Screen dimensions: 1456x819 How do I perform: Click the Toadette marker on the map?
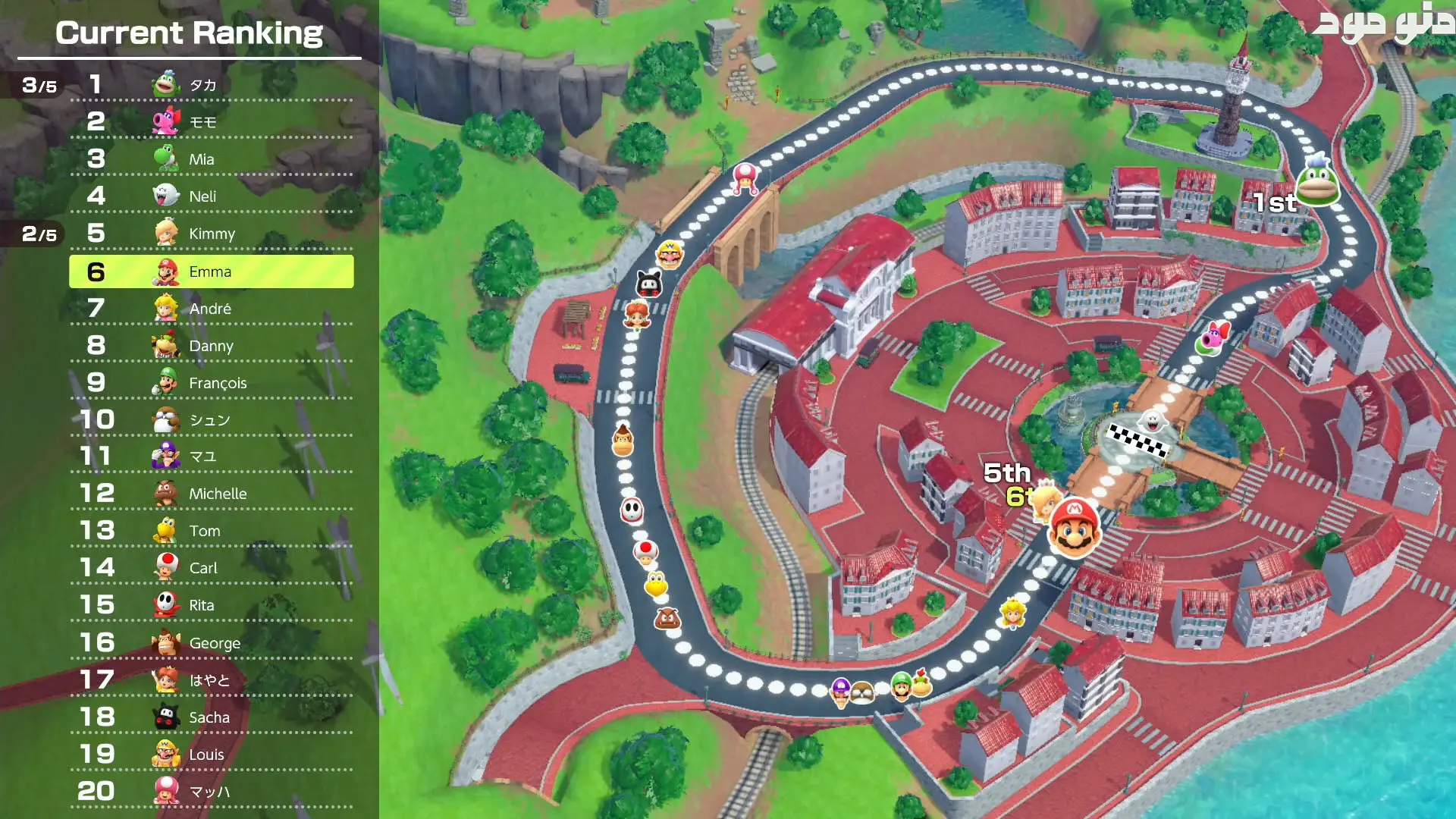[x=745, y=179]
